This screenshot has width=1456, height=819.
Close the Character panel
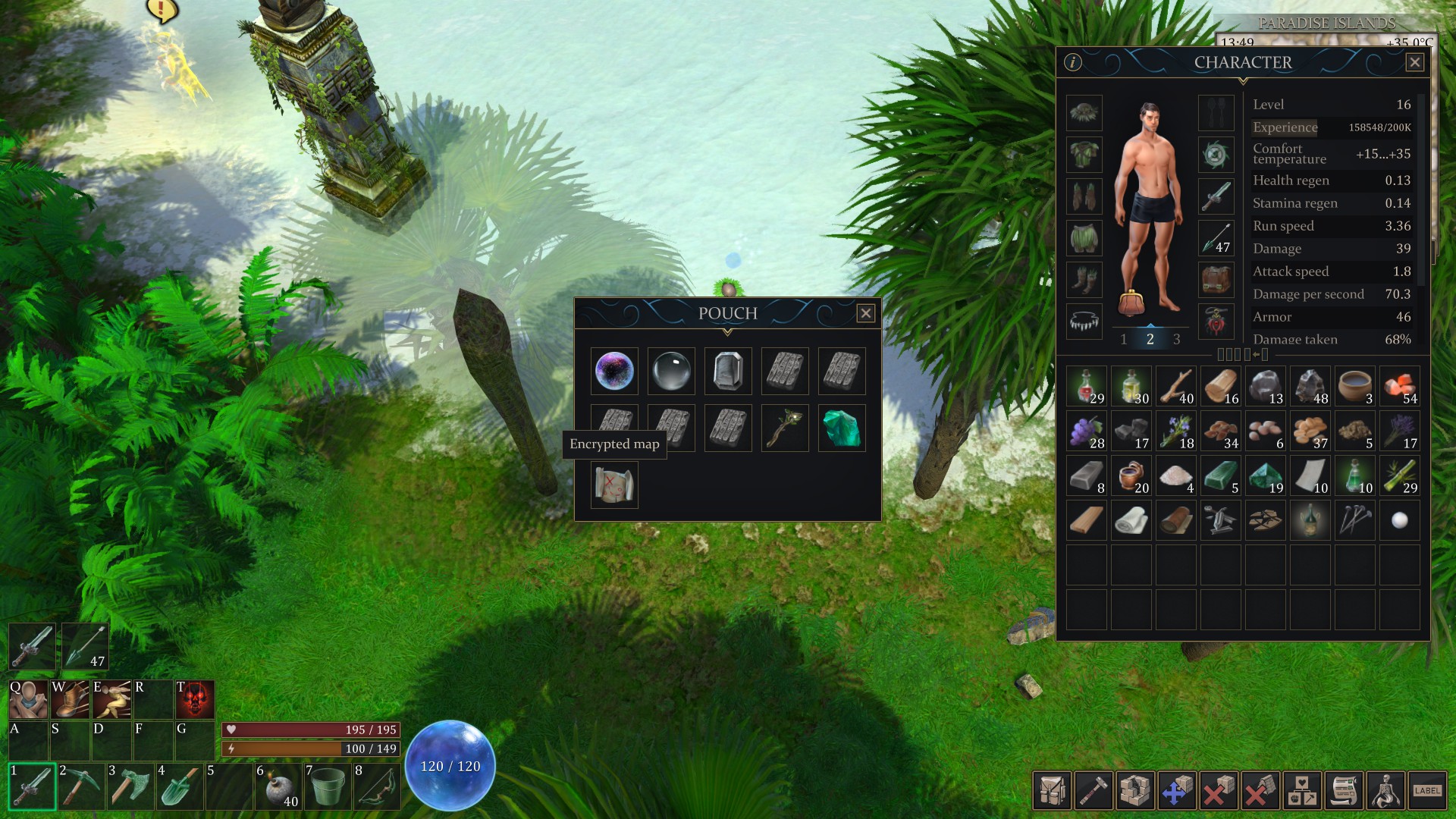[1414, 62]
